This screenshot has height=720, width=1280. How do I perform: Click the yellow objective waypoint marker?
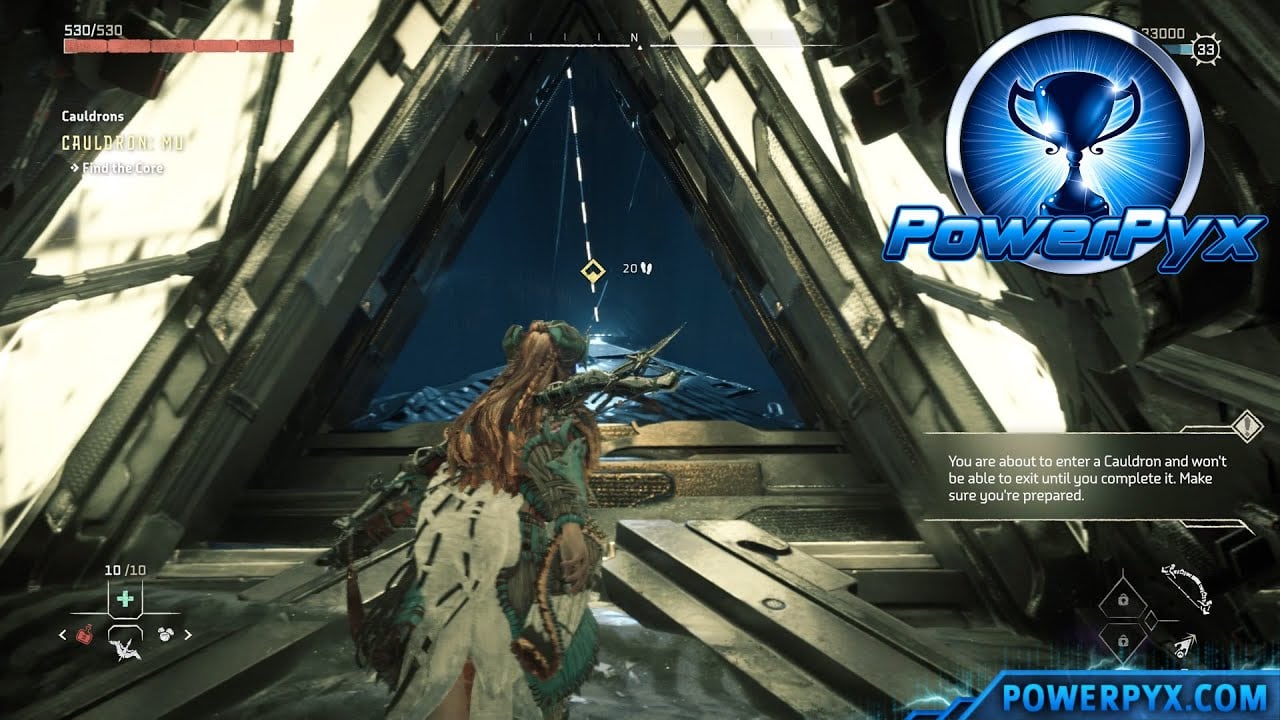click(594, 267)
